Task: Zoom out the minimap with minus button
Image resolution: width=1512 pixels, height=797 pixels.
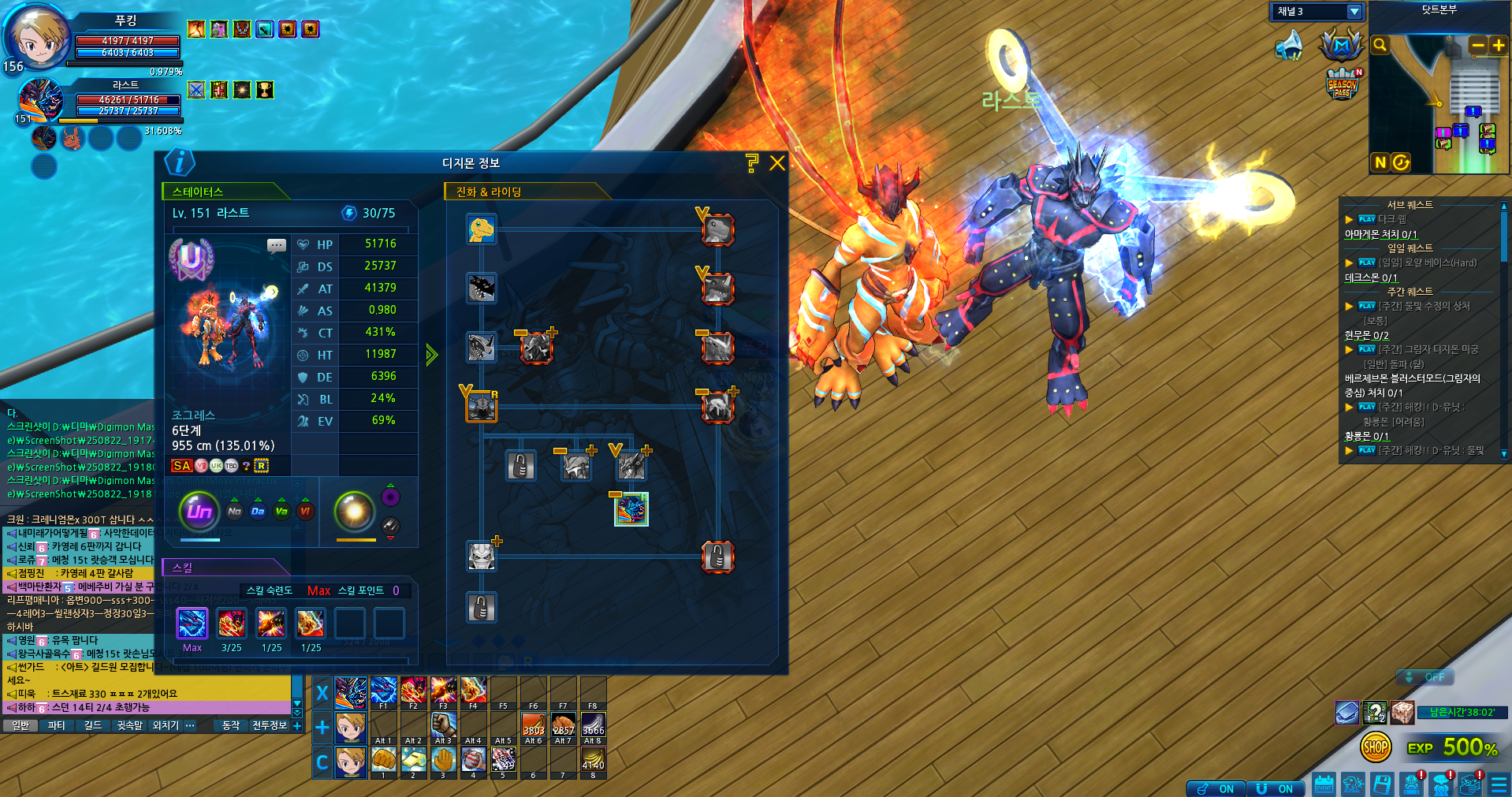Action: pyautogui.click(x=1478, y=46)
